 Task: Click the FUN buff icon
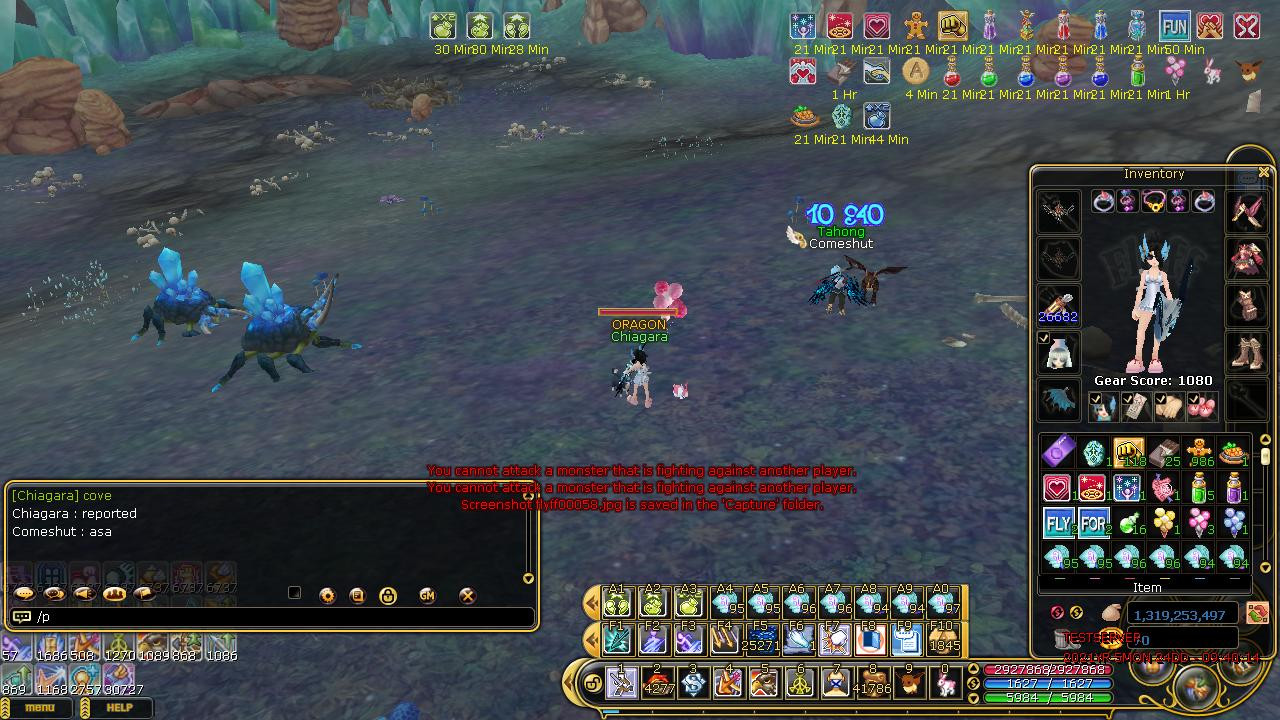[x=1174, y=25]
